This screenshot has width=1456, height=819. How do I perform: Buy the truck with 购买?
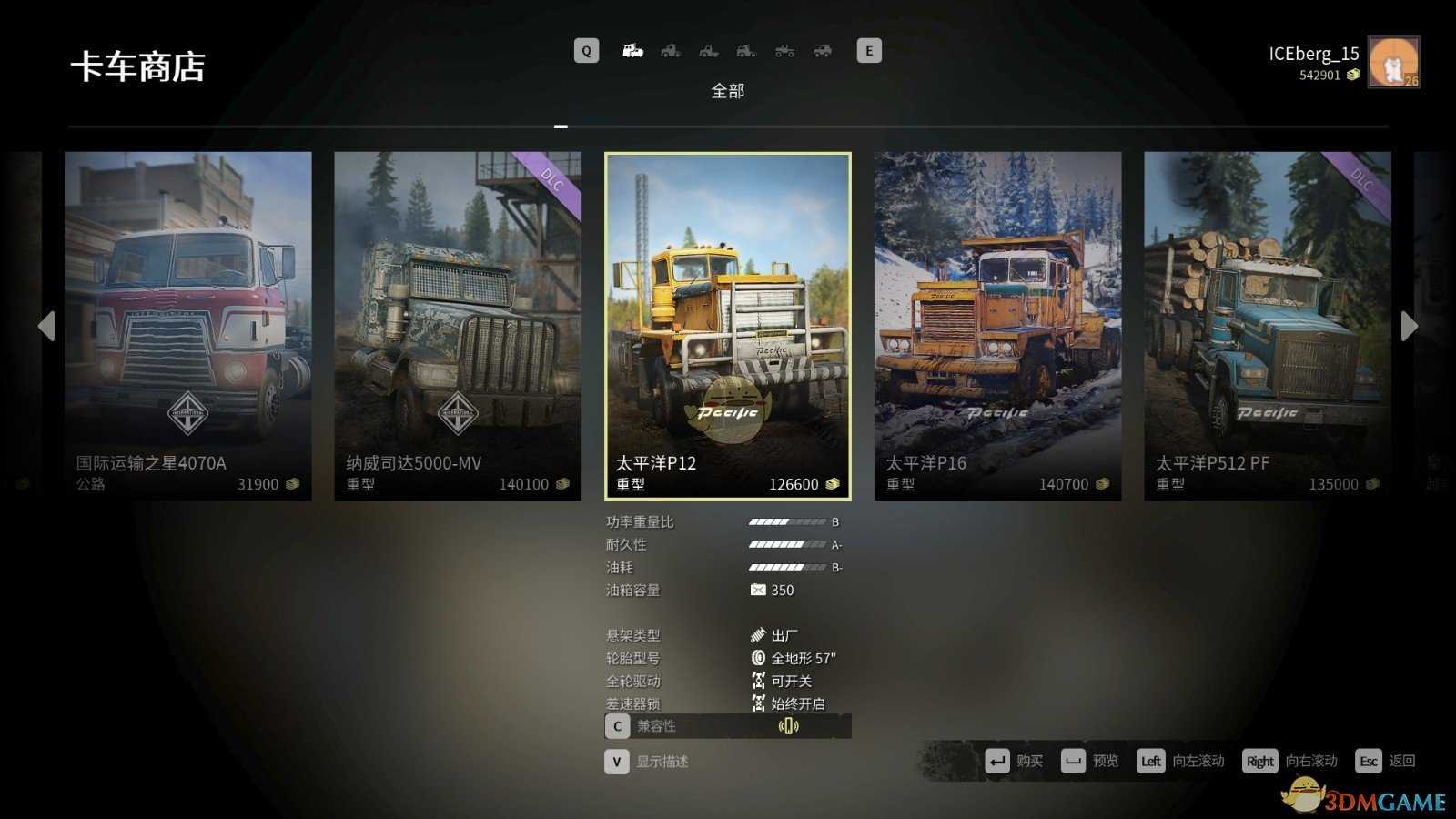(x=1015, y=761)
